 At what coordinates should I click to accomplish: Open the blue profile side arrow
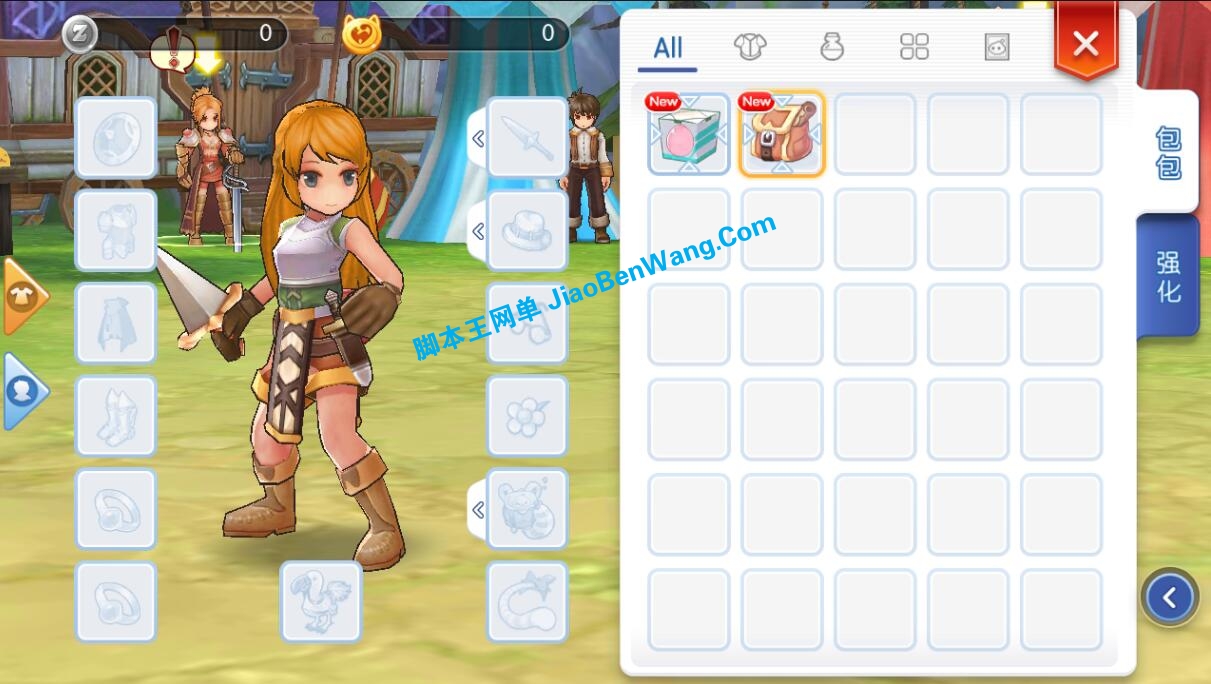pos(23,391)
